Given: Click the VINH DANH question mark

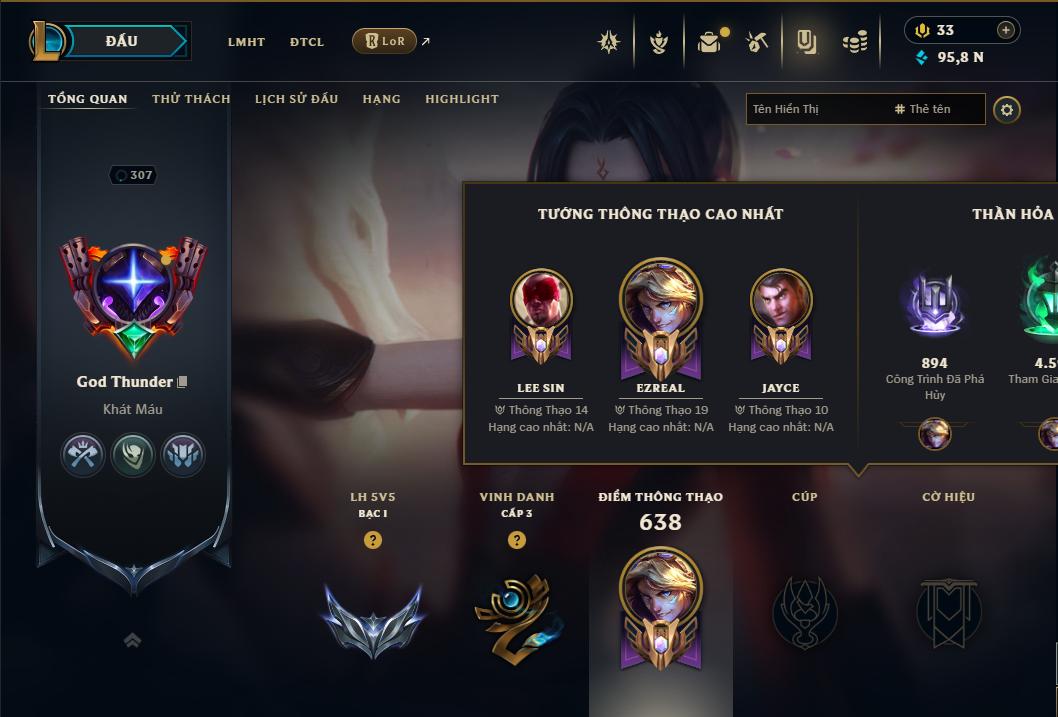Looking at the screenshot, I should point(517,540).
